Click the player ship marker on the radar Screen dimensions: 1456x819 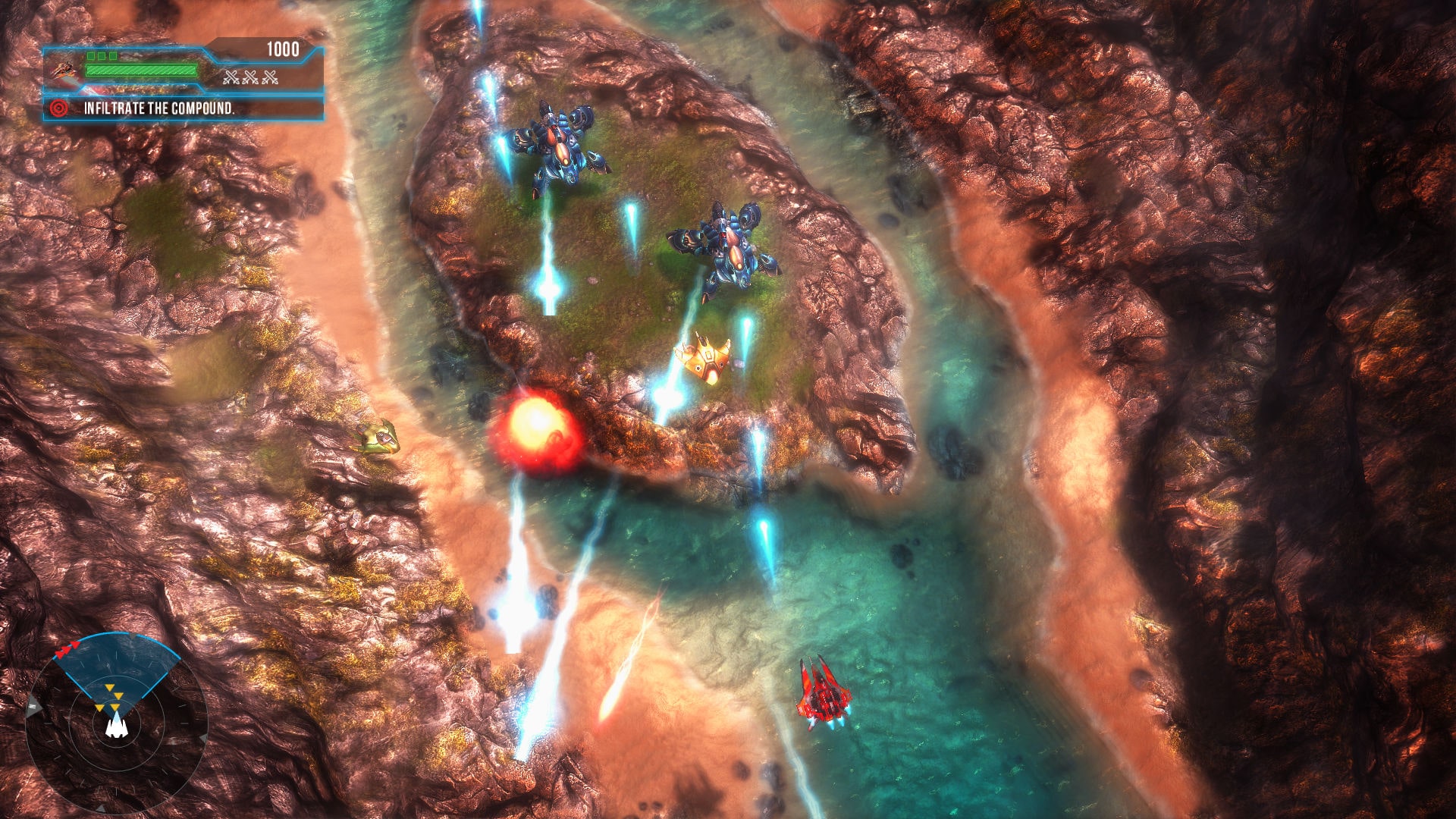coord(117,730)
